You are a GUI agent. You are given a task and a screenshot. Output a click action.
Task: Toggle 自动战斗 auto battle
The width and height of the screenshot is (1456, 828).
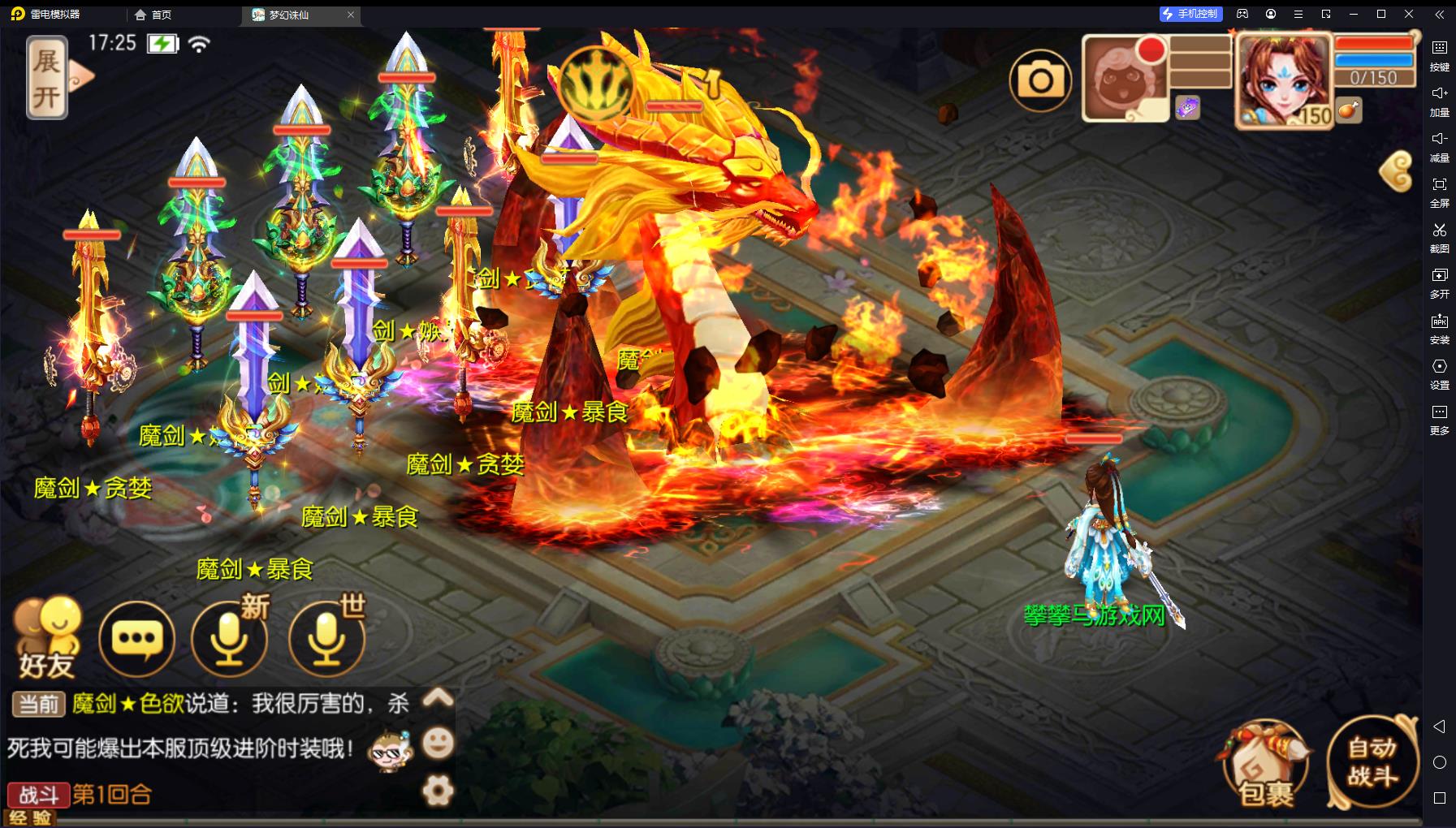tap(1372, 762)
